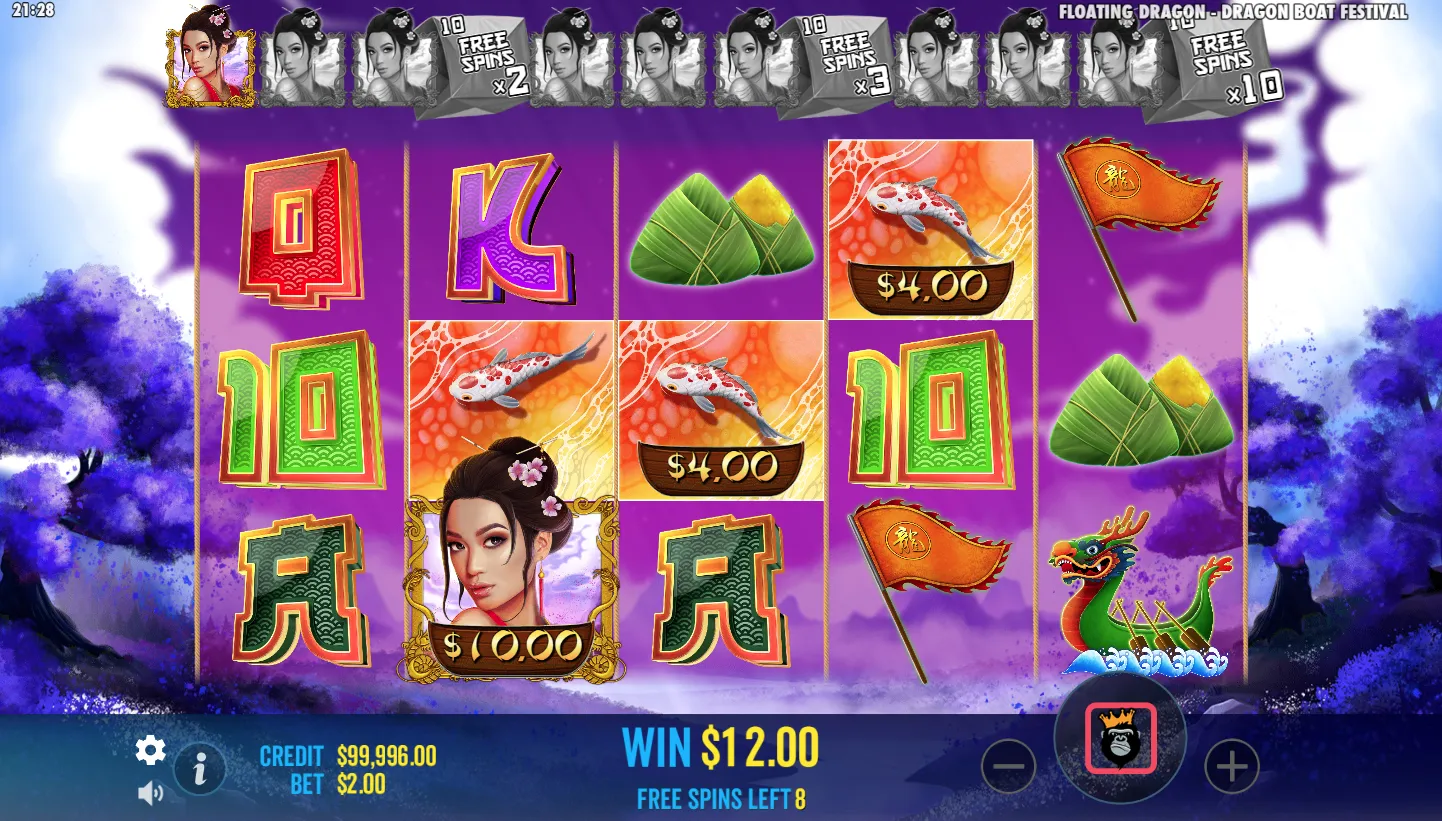Increase the bet with plus button
The image size is (1442, 821).
(x=1231, y=767)
